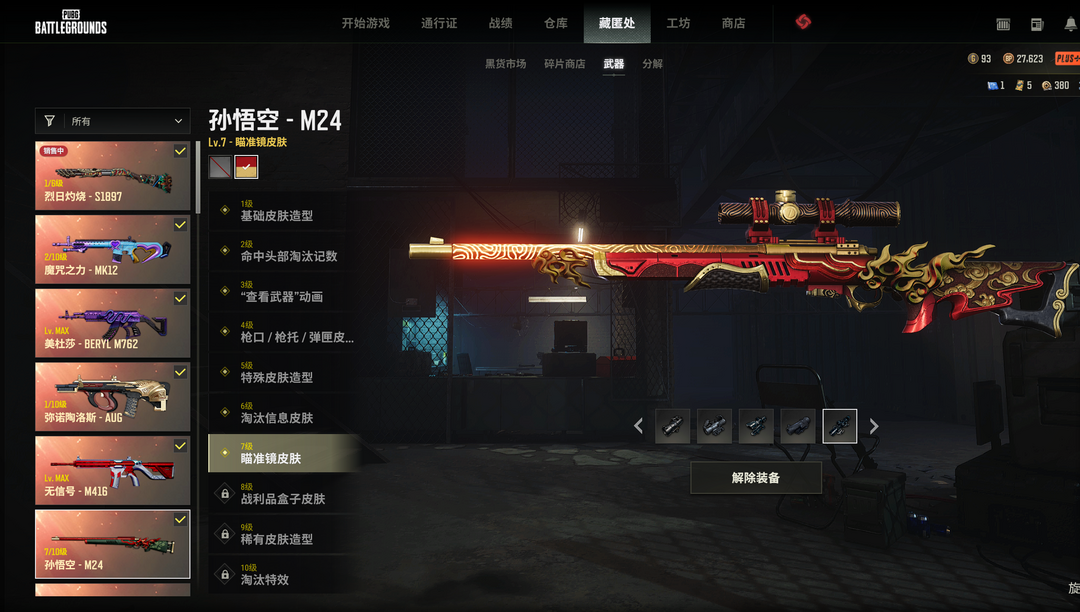The image size is (1080, 612).
Task: Show previous scope skins with left arrow
Action: click(x=638, y=426)
